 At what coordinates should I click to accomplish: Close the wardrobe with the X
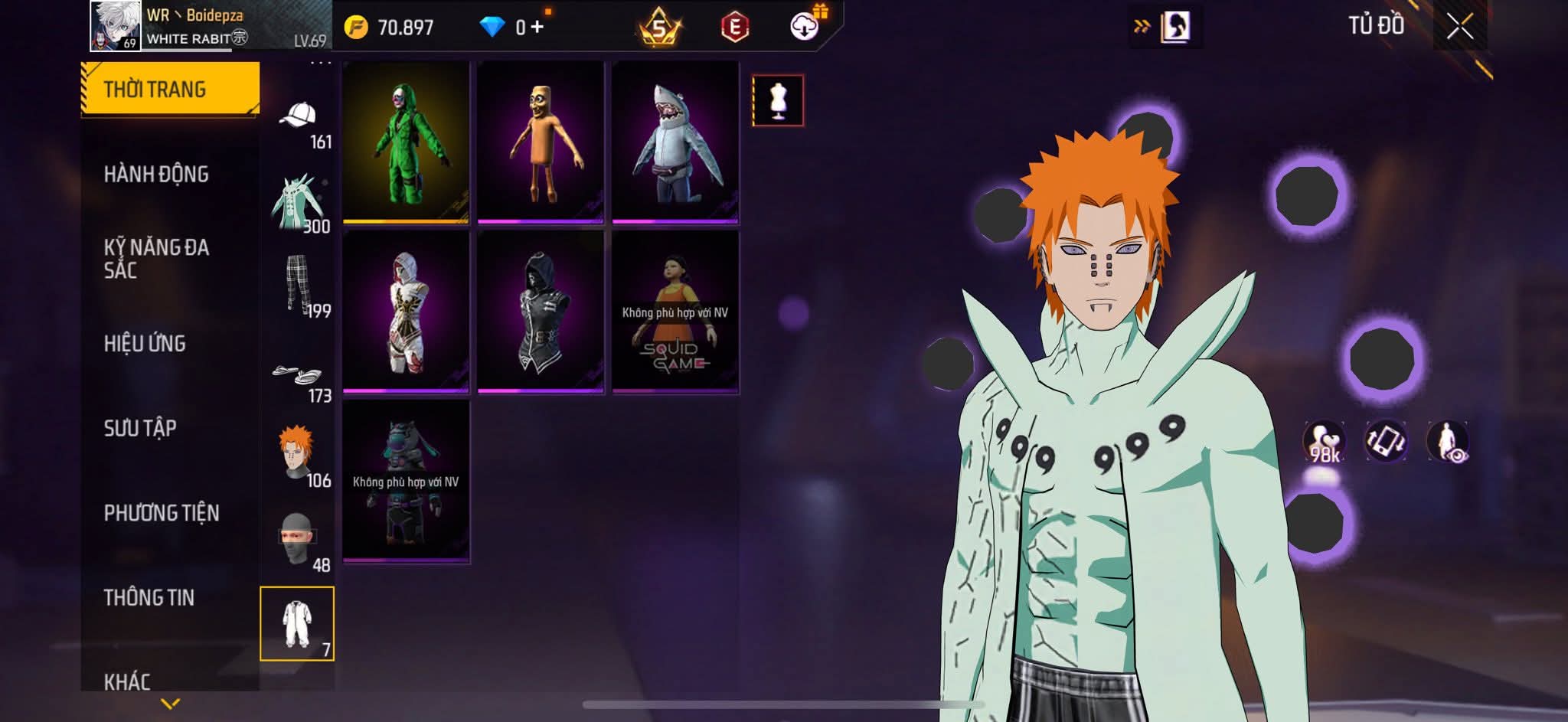click(x=1459, y=27)
